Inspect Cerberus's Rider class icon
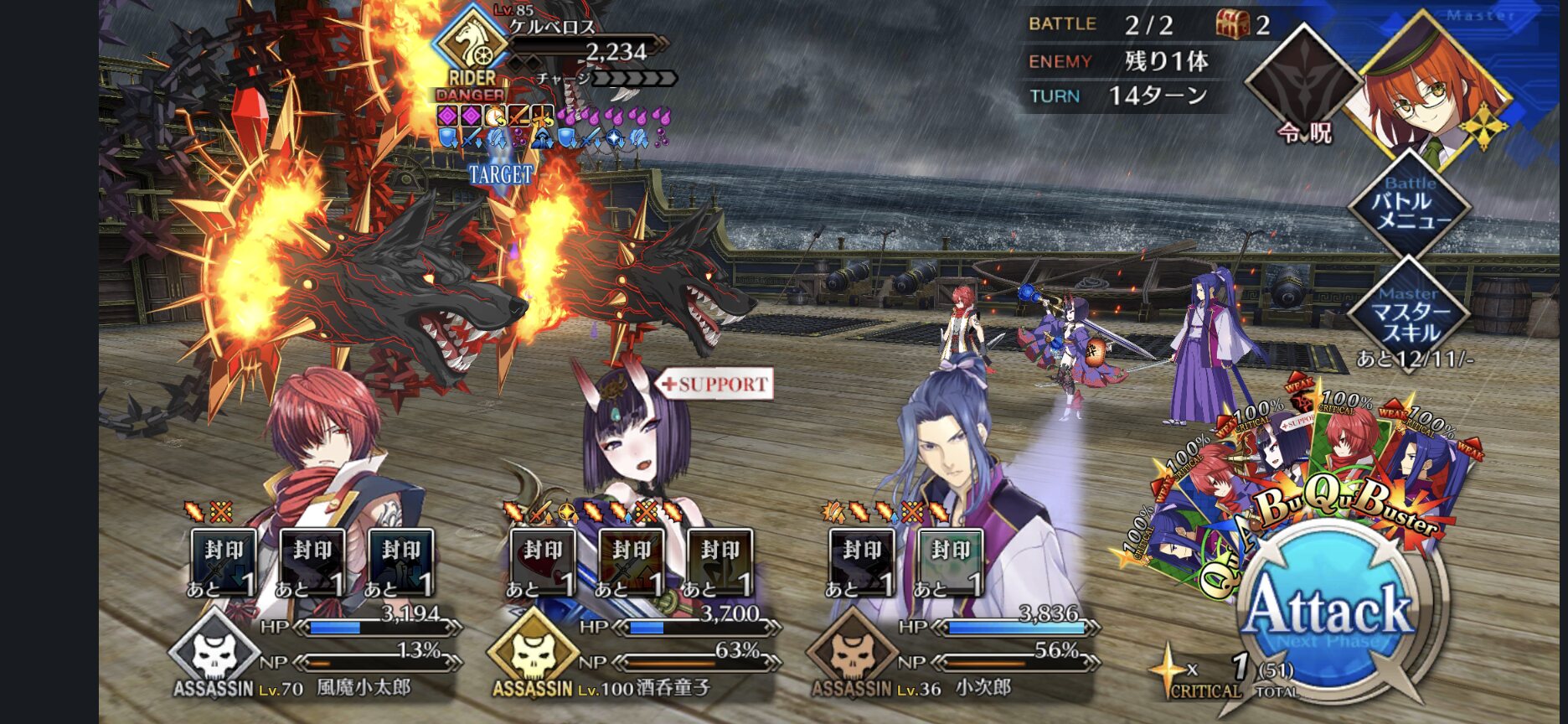Screen dimensions: 1568x724 [x=472, y=46]
